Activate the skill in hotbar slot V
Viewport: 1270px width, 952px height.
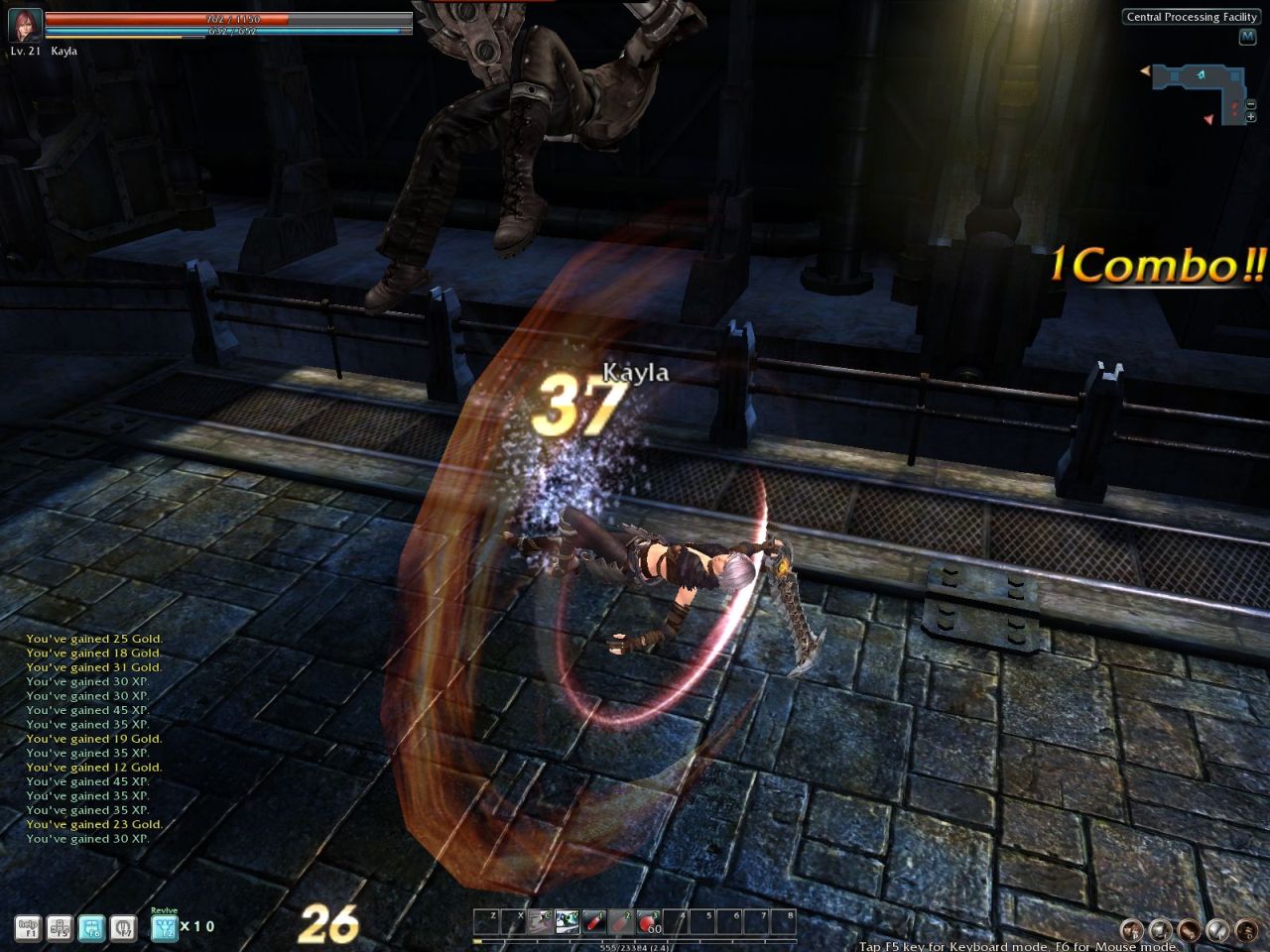click(568, 922)
